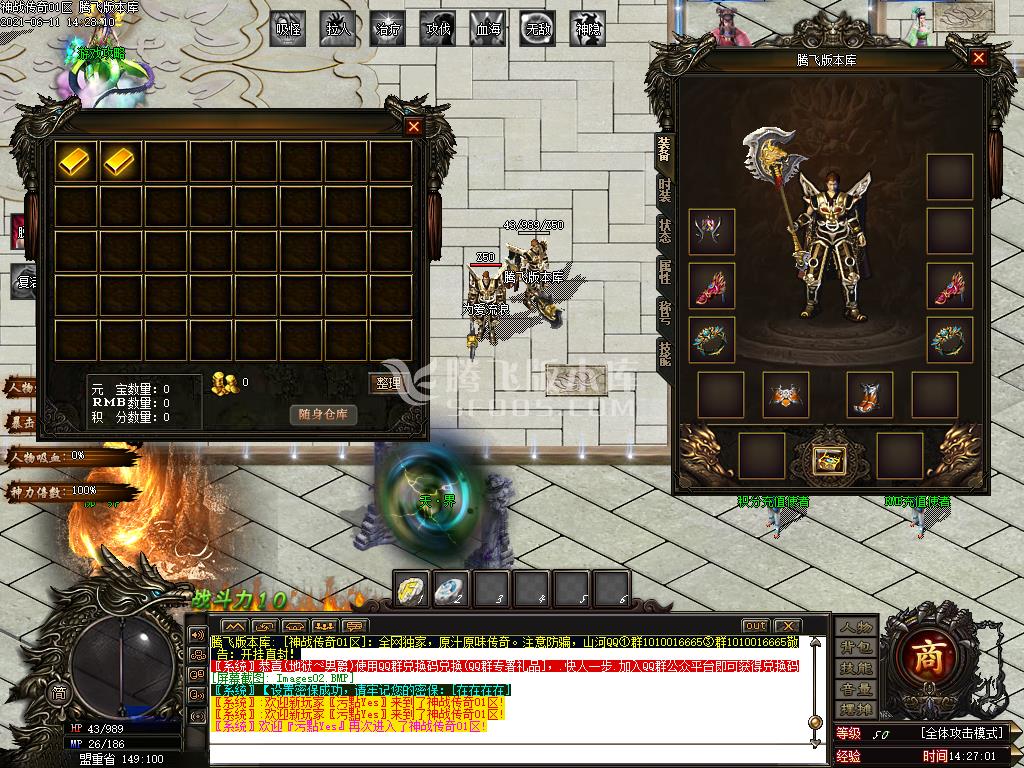The height and width of the screenshot is (768, 1024).
Task: Open the 随身仓库 portable storage
Action: [x=322, y=414]
